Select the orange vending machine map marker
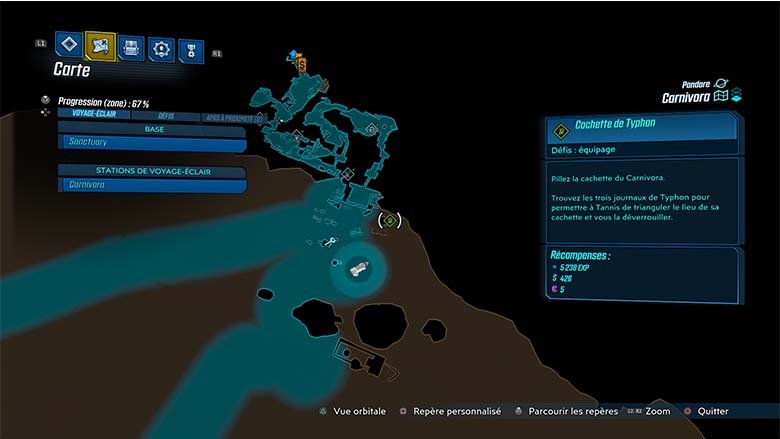780x439 pixels. point(302,63)
